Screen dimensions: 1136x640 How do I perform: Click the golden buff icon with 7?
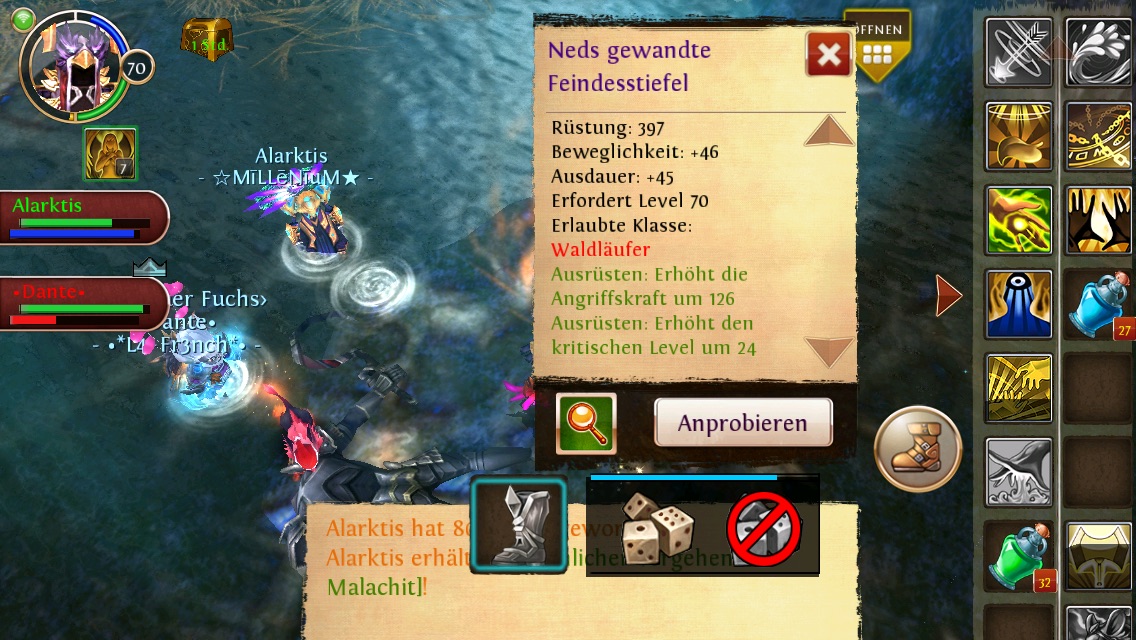(x=109, y=154)
